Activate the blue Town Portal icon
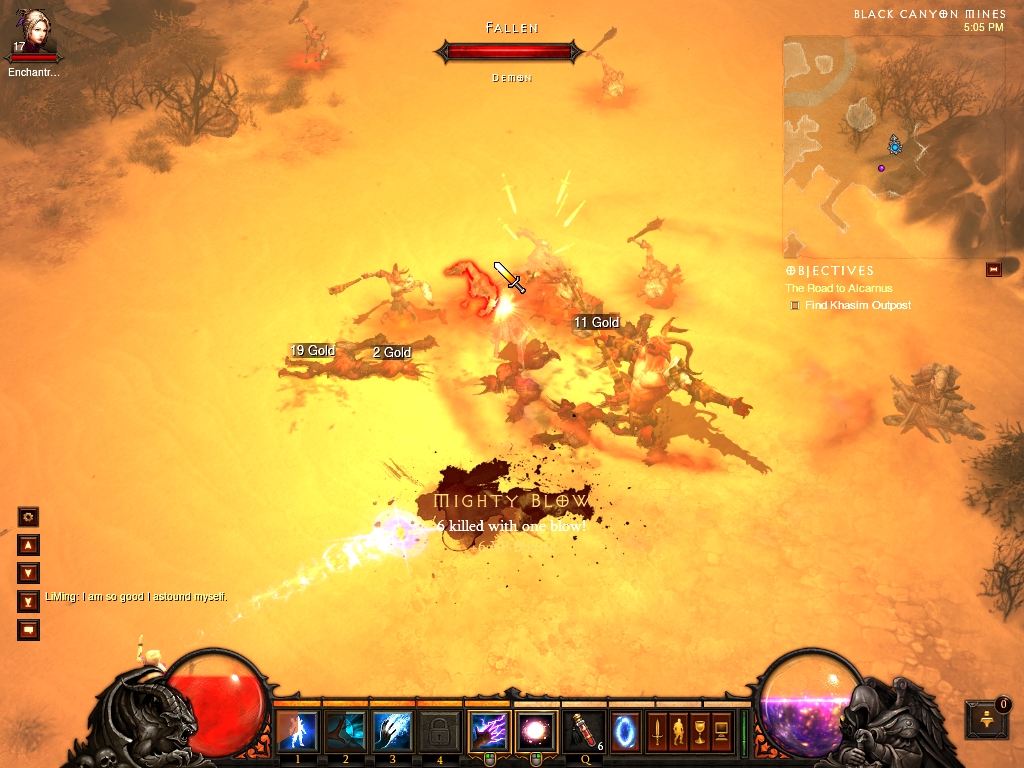The width and height of the screenshot is (1024, 768). [627, 731]
